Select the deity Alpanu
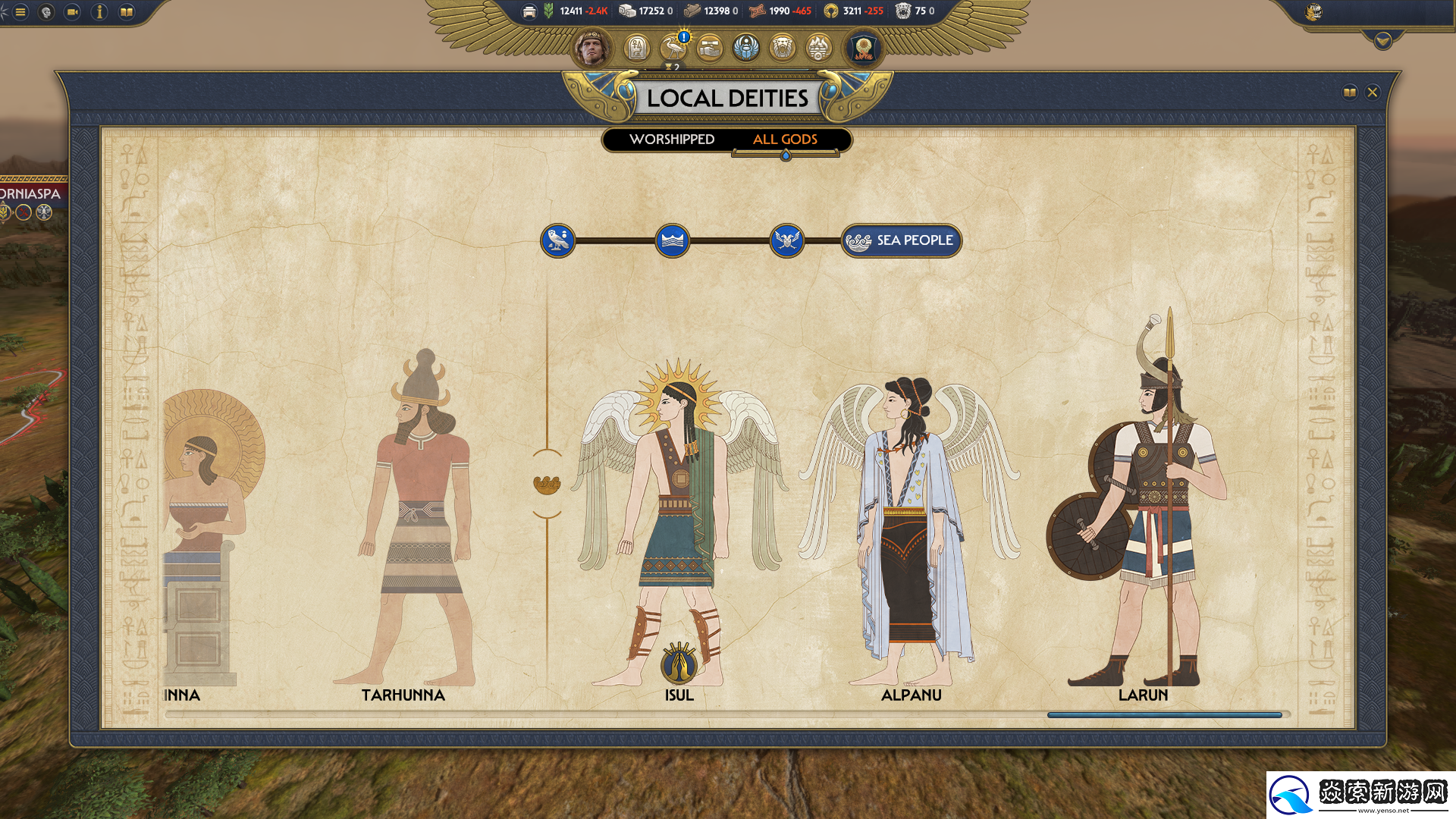The width and height of the screenshot is (1456, 819). [910, 531]
